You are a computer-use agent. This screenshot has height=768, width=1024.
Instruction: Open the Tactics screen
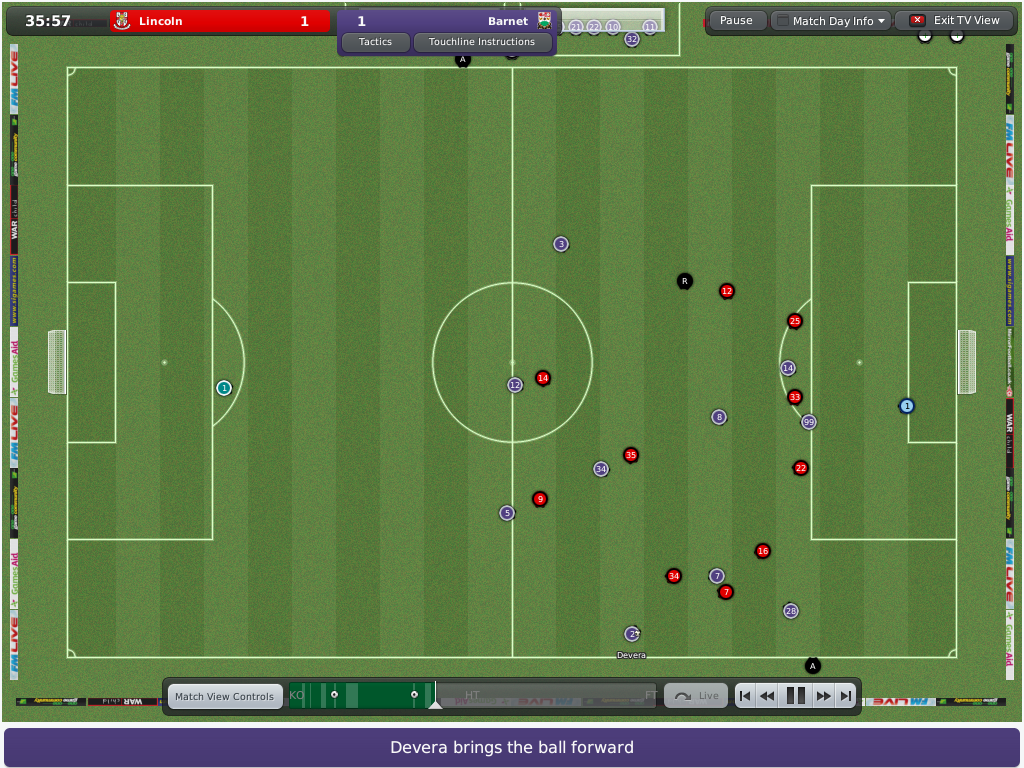pyautogui.click(x=375, y=42)
